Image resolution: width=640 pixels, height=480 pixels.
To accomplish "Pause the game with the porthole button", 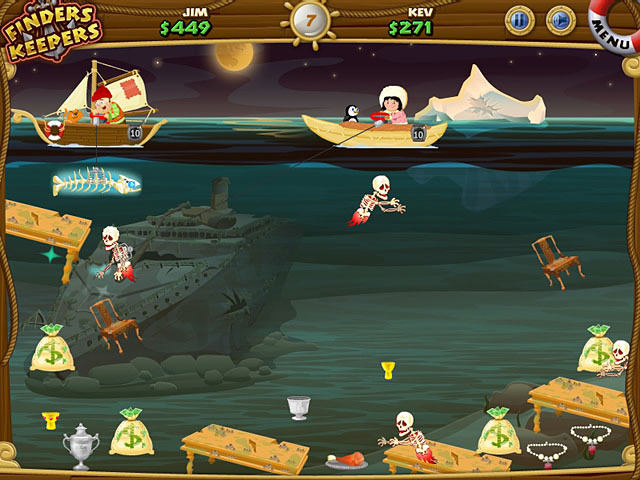I will [519, 19].
